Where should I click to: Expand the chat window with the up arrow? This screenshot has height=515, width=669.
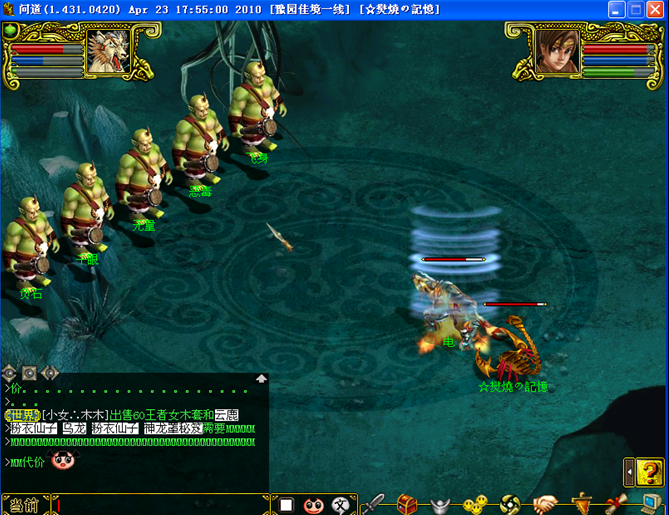pos(261,379)
